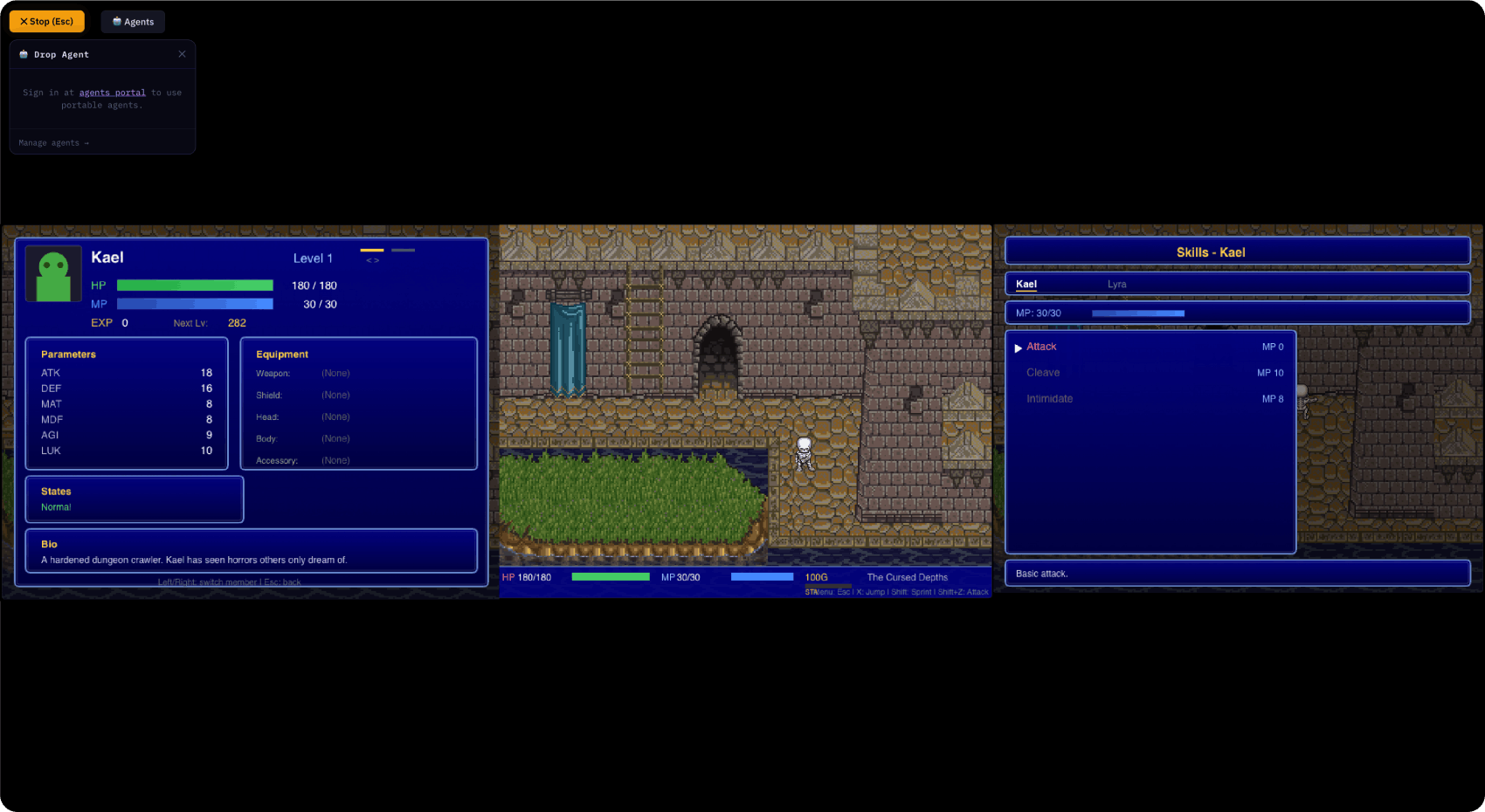This screenshot has height=812, width=1485.
Task: Click the MP 30/30 bar in the Skills panel
Action: (1138, 313)
